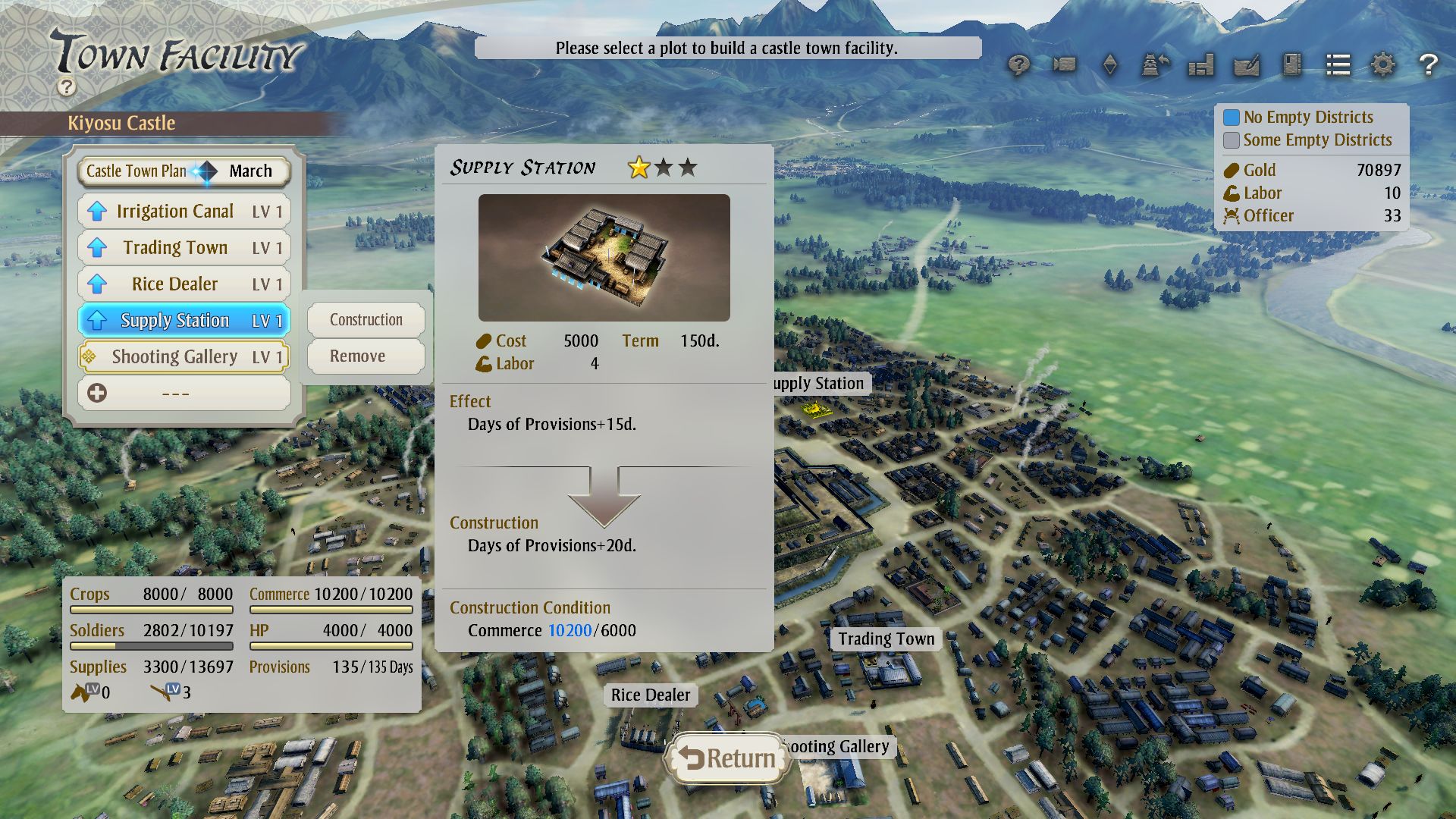
Task: Select the No Empty Districts legend swatch
Action: (x=1232, y=117)
